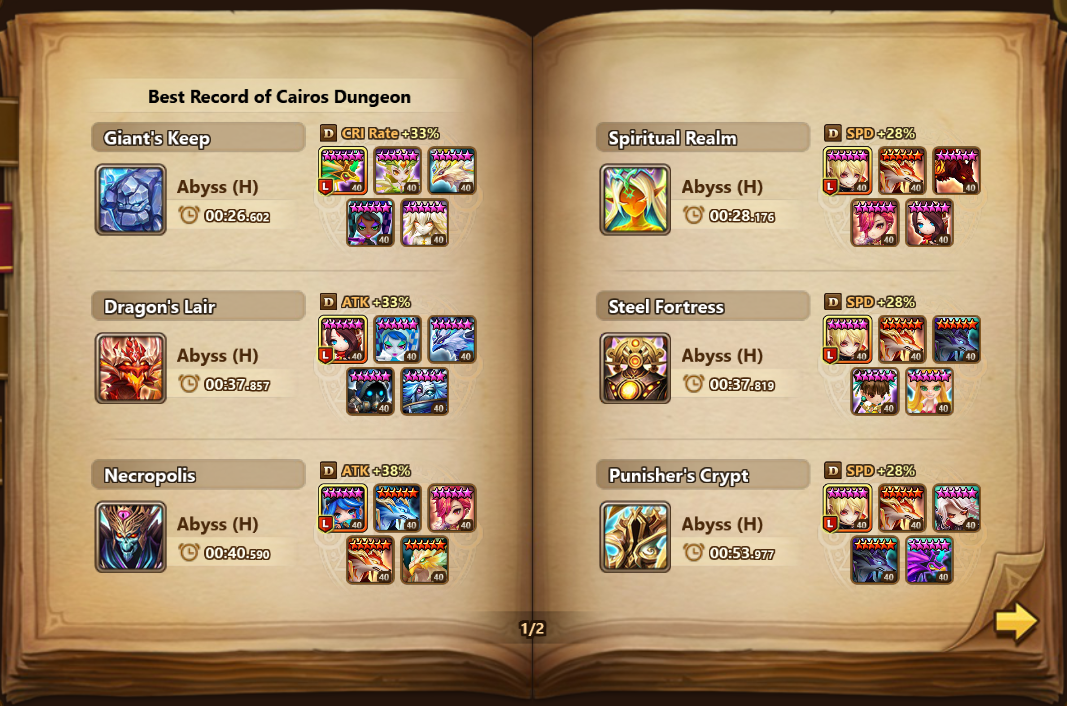Click the Spiritual Realm boss portrait
This screenshot has height=706, width=1067.
click(635, 200)
